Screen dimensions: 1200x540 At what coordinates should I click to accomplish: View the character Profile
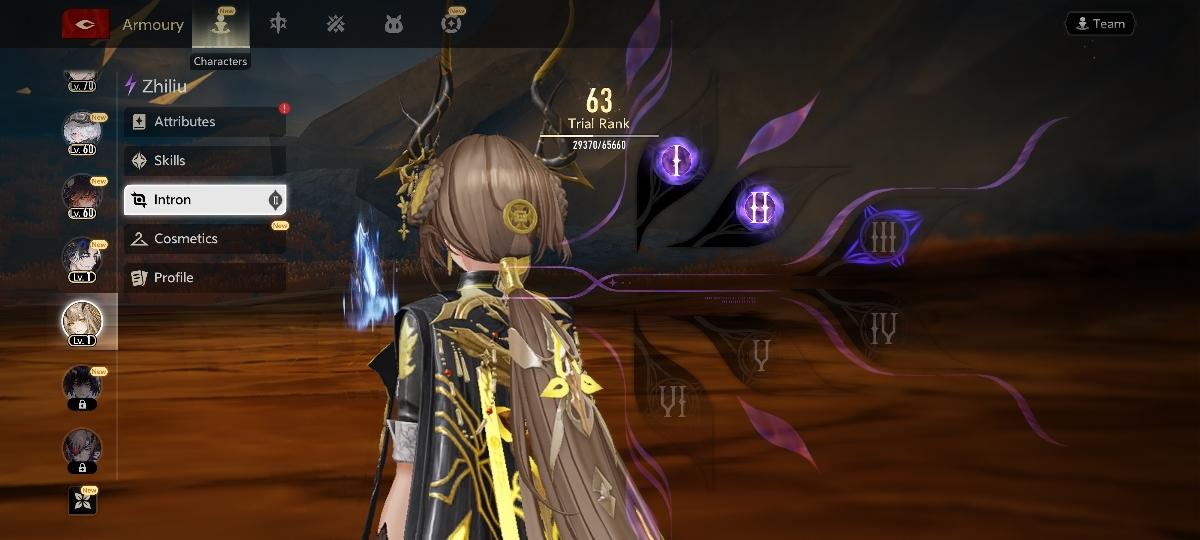(x=205, y=278)
